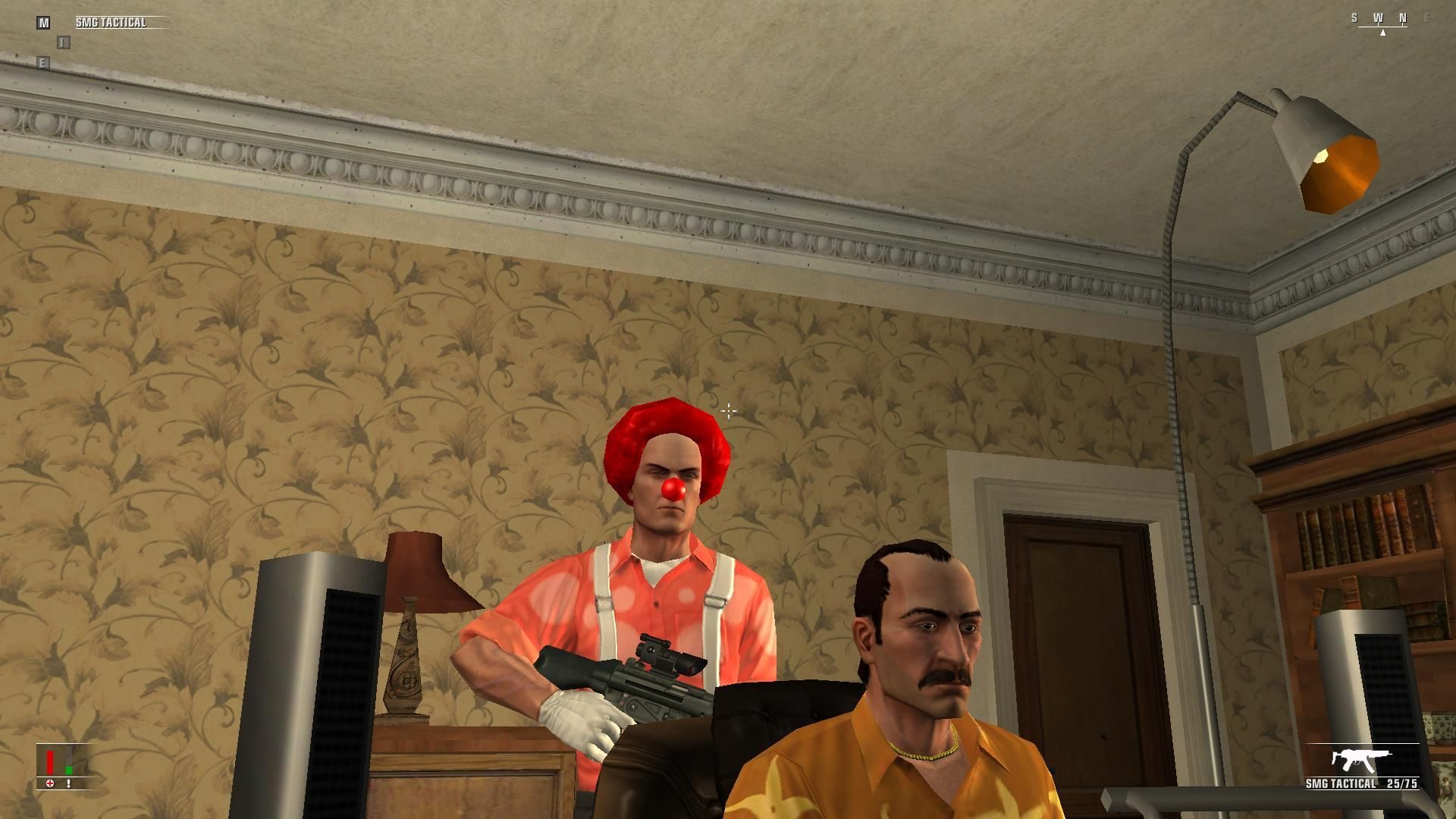Click the red health cross icon

(x=50, y=785)
